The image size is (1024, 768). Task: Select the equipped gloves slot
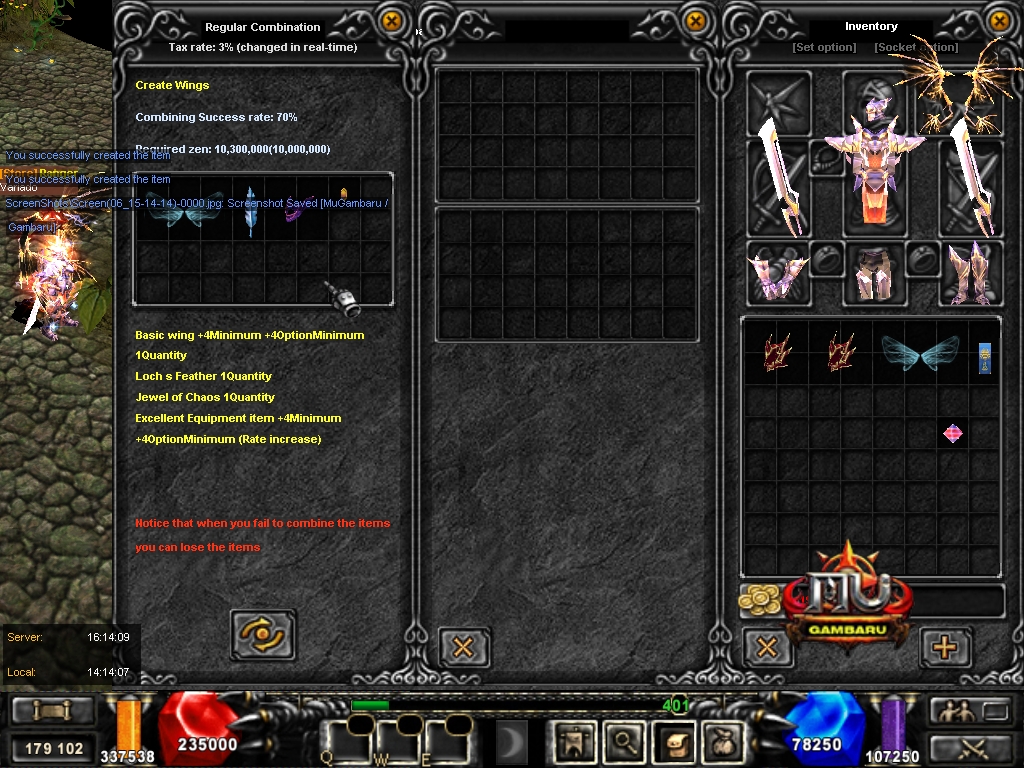778,274
